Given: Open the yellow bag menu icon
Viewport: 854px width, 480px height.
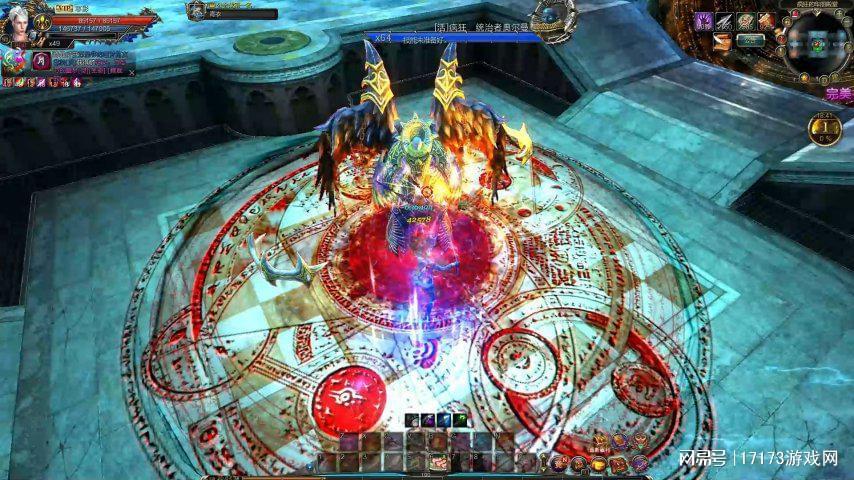Looking at the screenshot, I should tap(599, 462).
